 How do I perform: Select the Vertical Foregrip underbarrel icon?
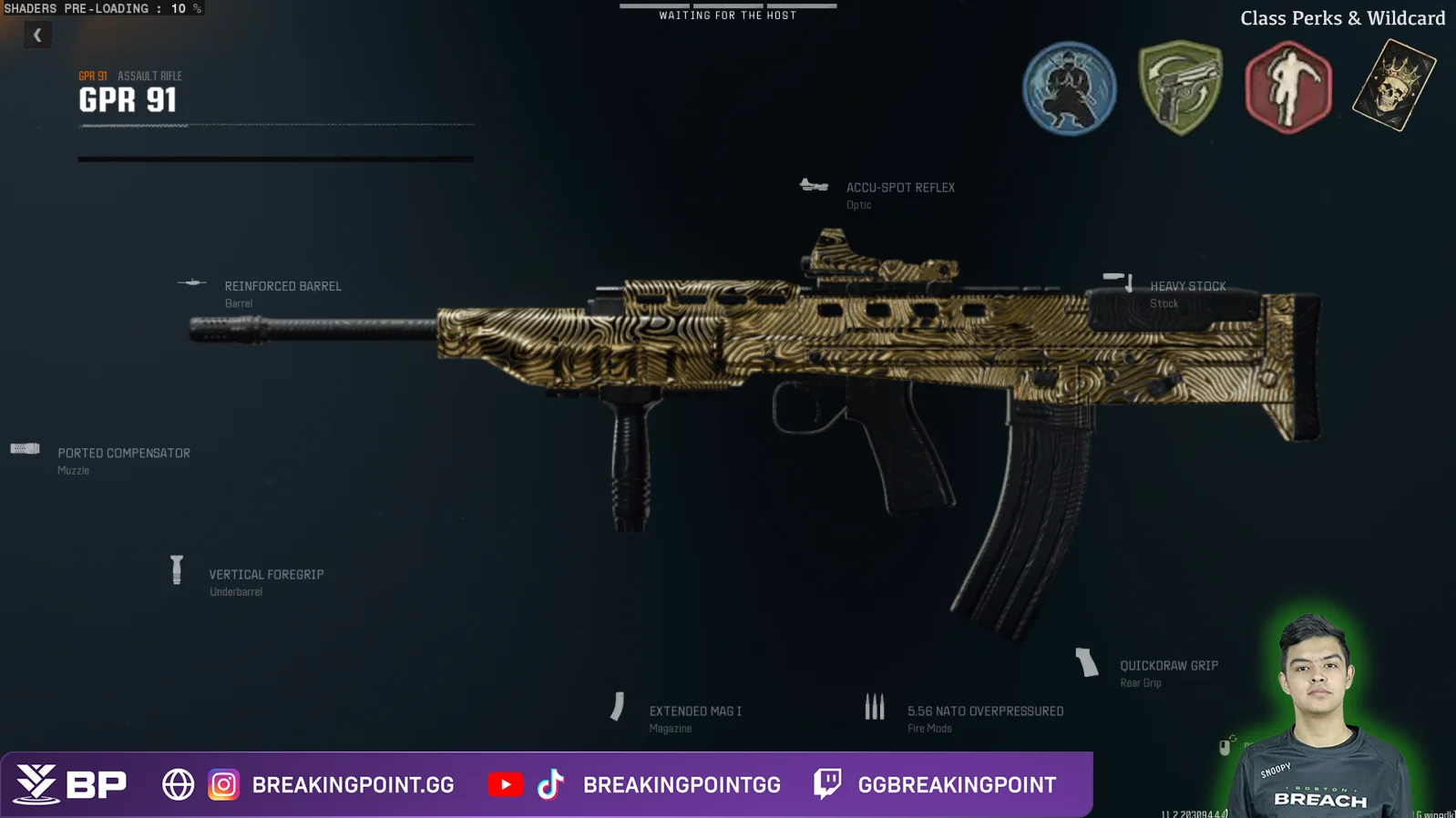pyautogui.click(x=175, y=568)
